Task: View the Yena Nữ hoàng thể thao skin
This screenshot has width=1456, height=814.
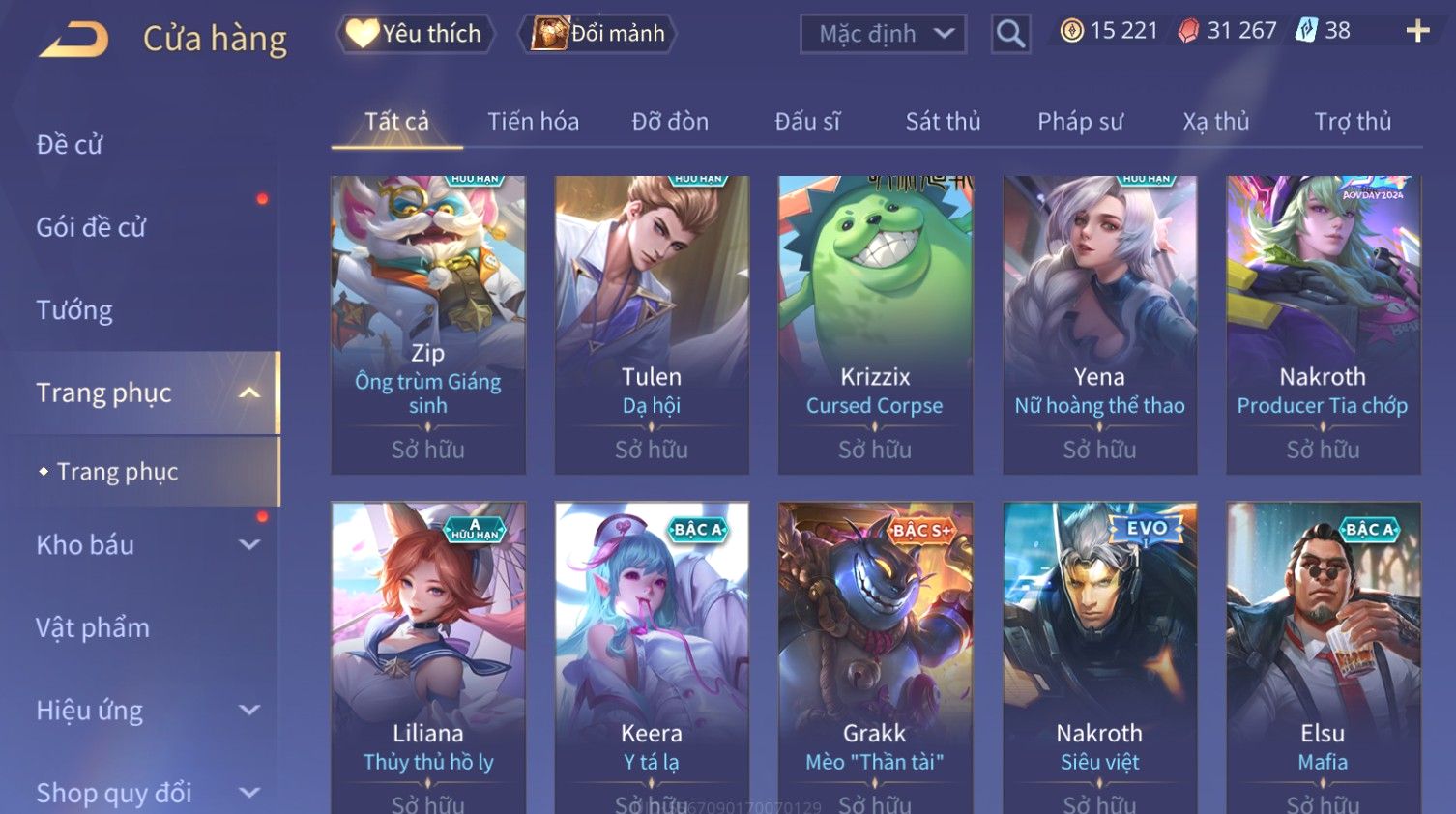Action: [1099, 324]
